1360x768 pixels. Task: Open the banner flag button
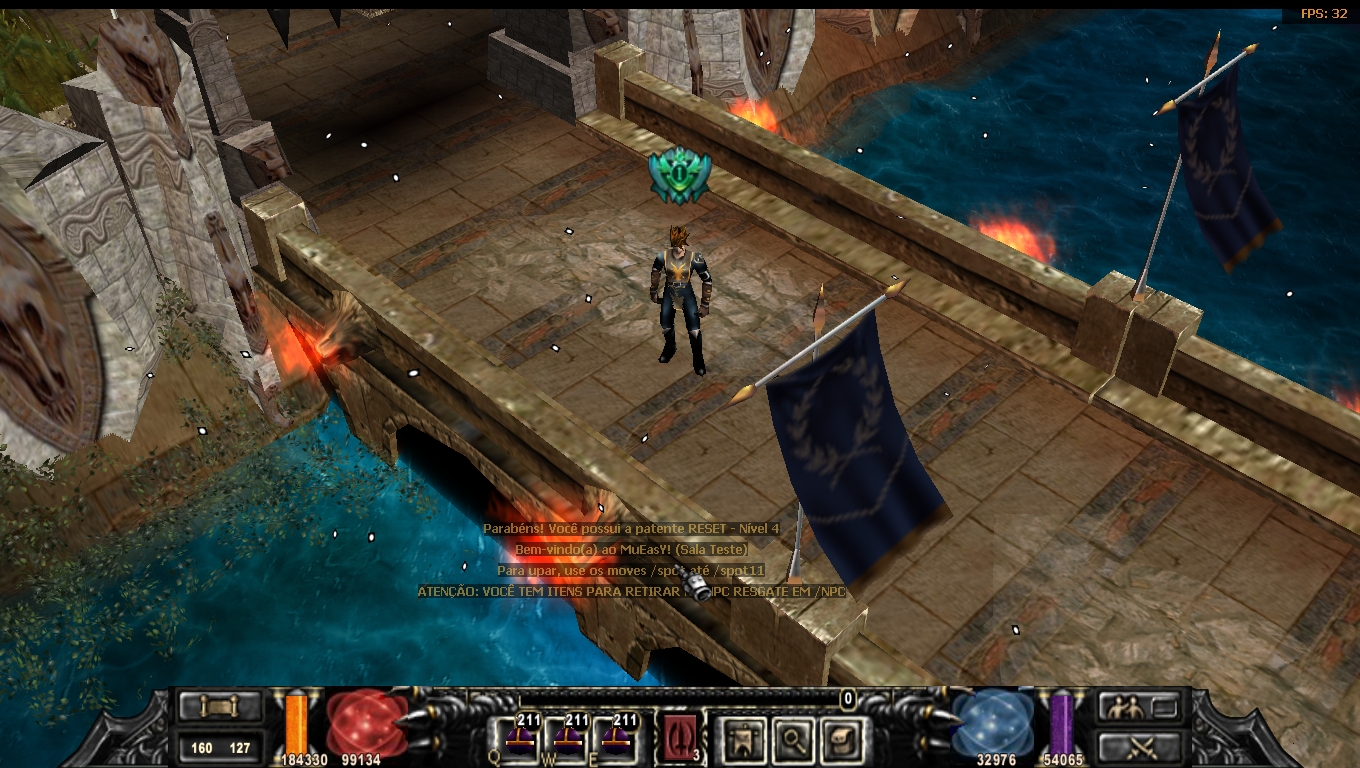[742, 740]
